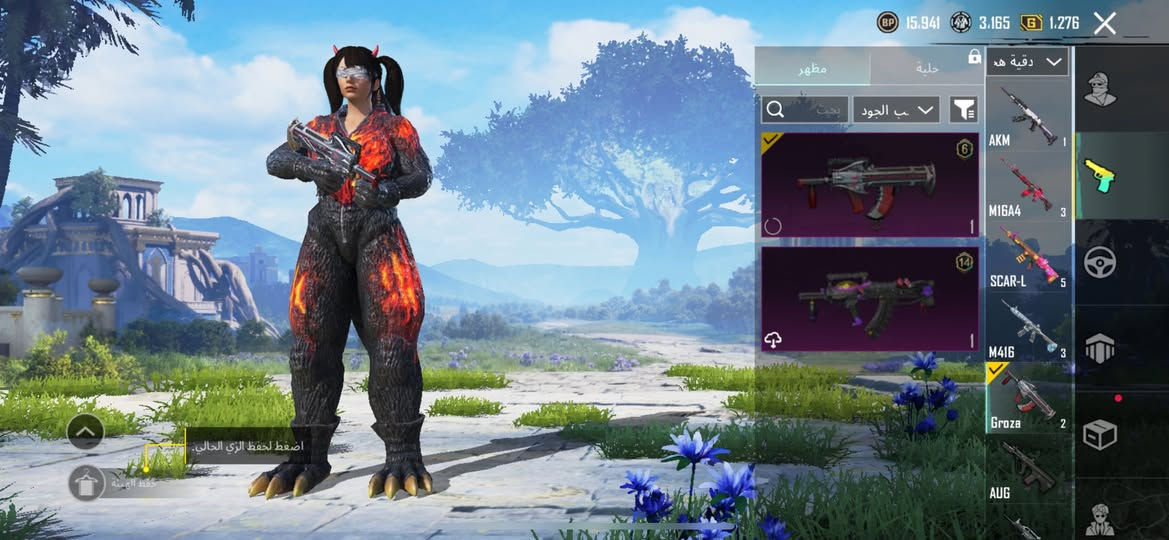This screenshot has height=540, width=1169.
Task: Choose SCAR-L in the weapon list
Action: [x=1027, y=257]
